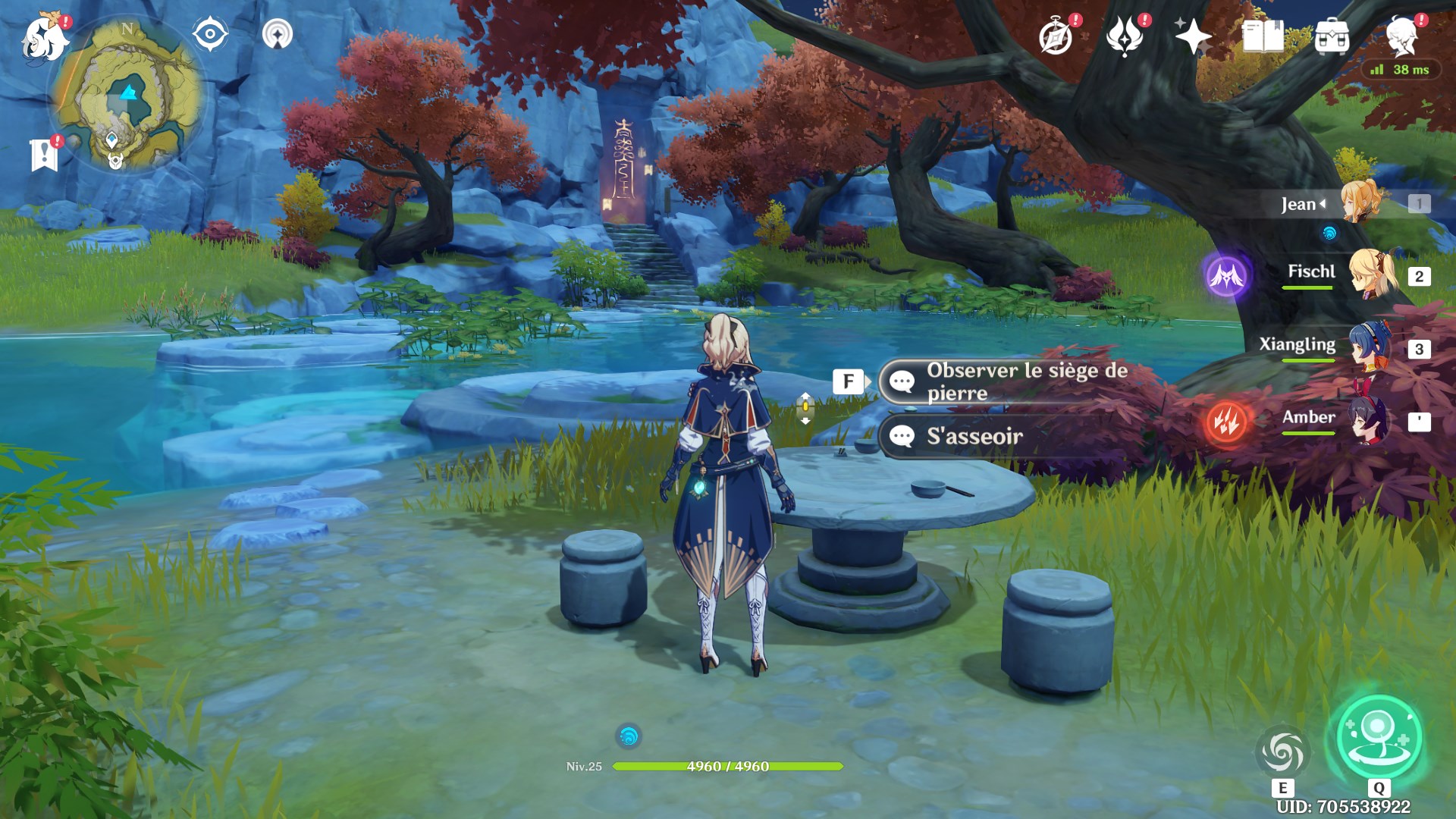The image size is (1456, 819).
Task: Open the four-pointed star wish icon
Action: (x=1193, y=36)
